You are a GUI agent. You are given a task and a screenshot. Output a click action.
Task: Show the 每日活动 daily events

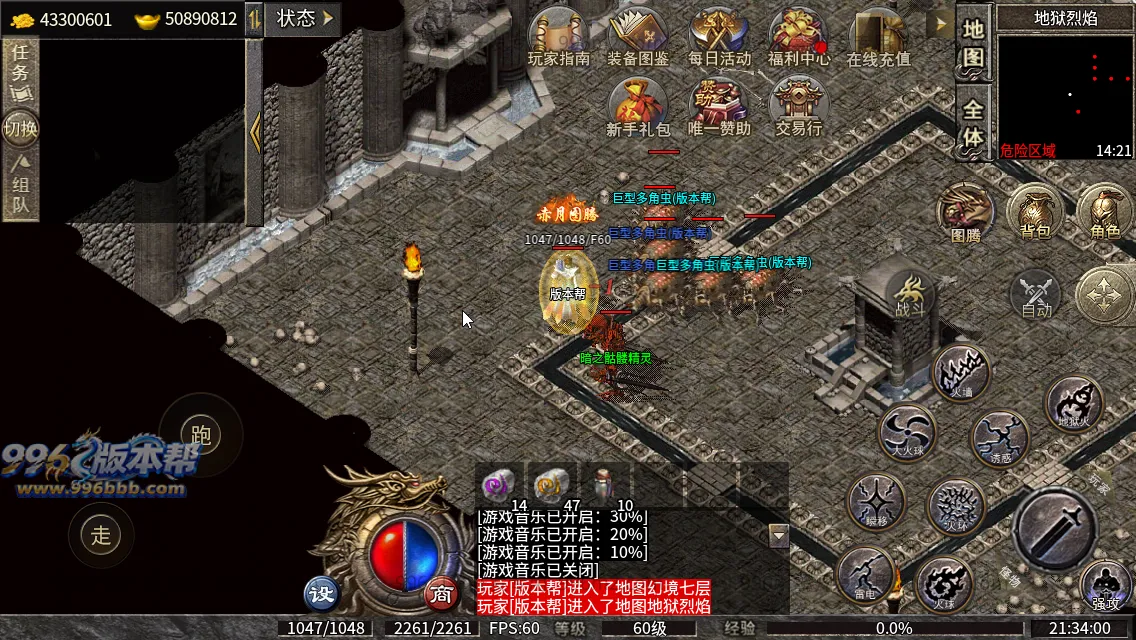pyautogui.click(x=719, y=36)
